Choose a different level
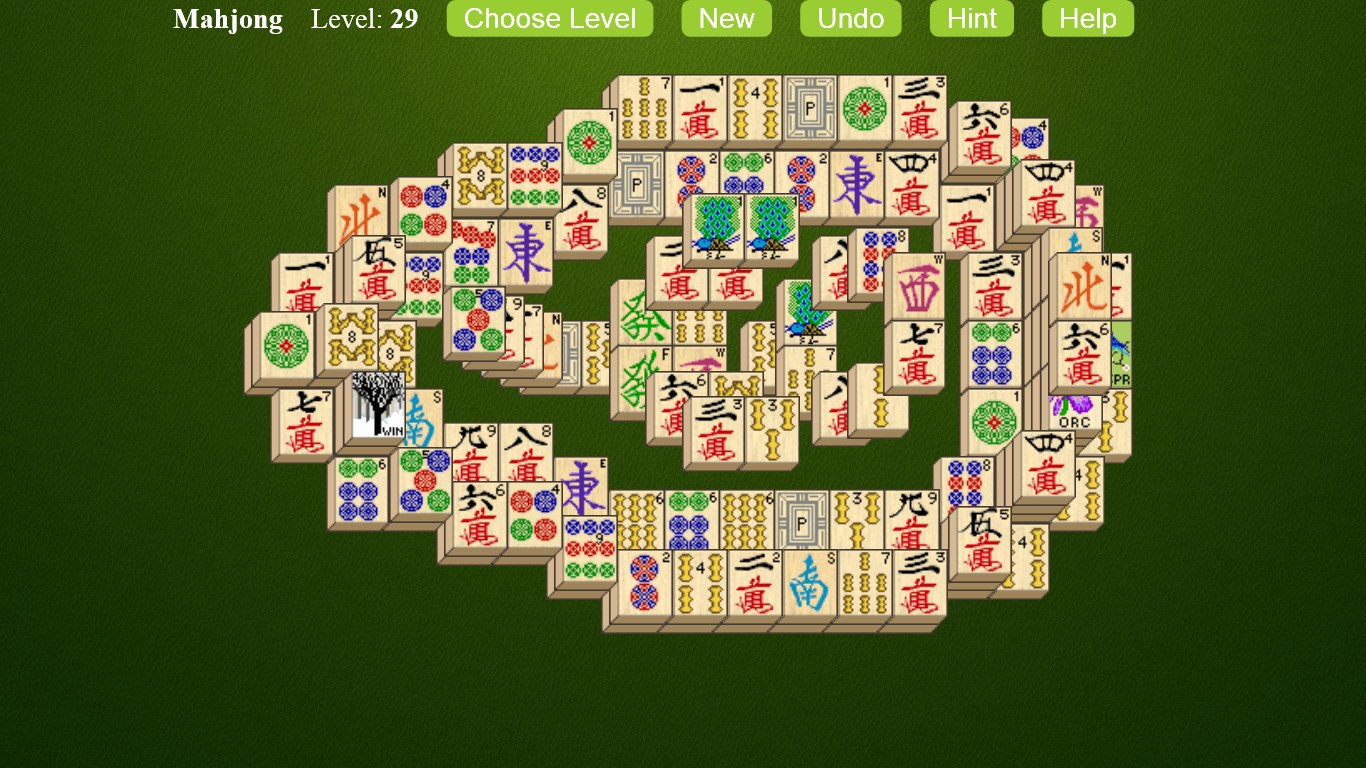The width and height of the screenshot is (1366, 768). coord(549,18)
